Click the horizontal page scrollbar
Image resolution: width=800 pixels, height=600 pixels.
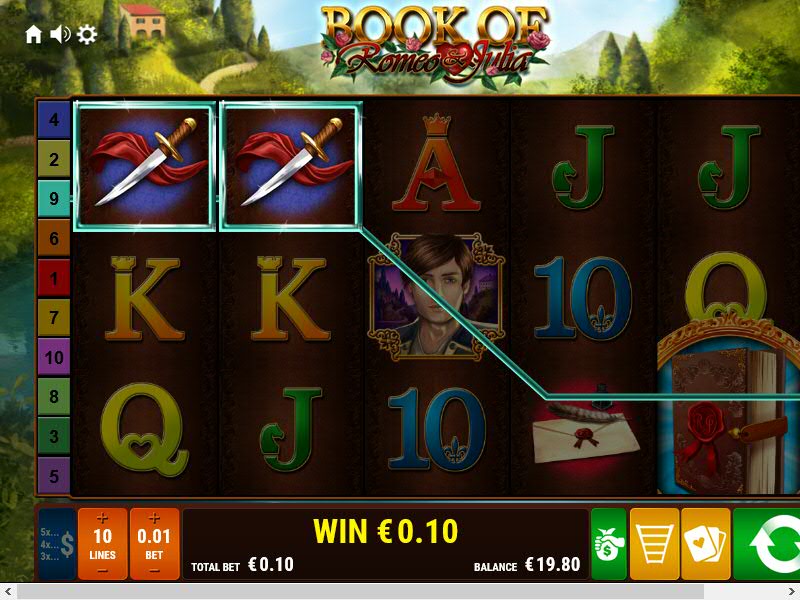(x=400, y=592)
